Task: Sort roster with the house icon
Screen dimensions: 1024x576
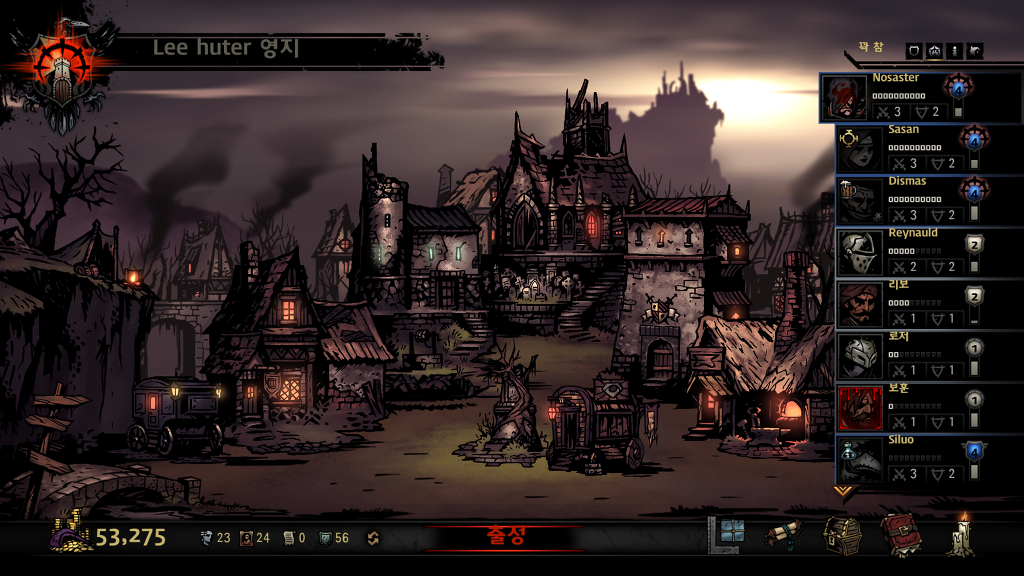Action: tap(975, 51)
